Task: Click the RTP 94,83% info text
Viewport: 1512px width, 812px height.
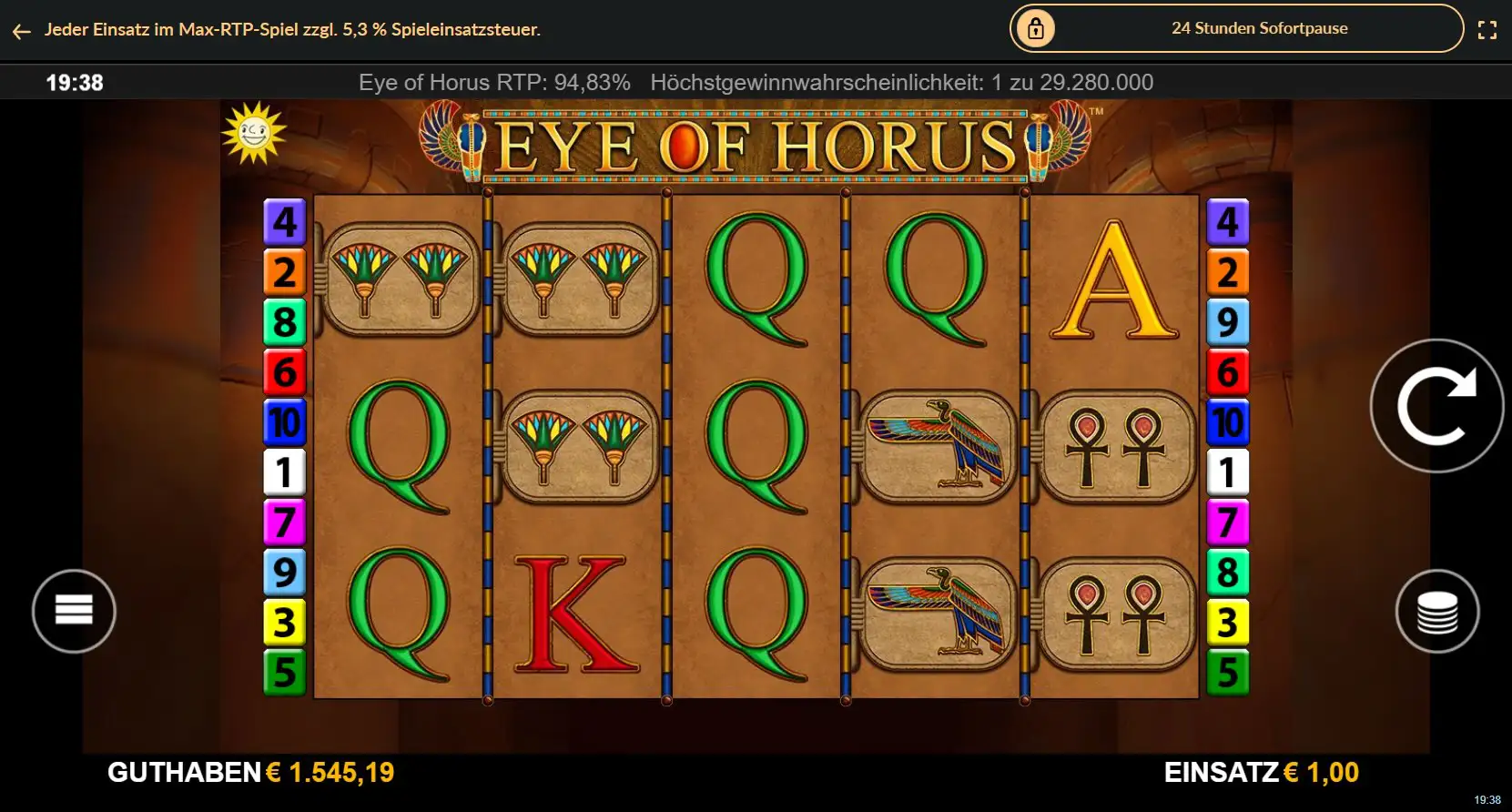Action: (495, 82)
